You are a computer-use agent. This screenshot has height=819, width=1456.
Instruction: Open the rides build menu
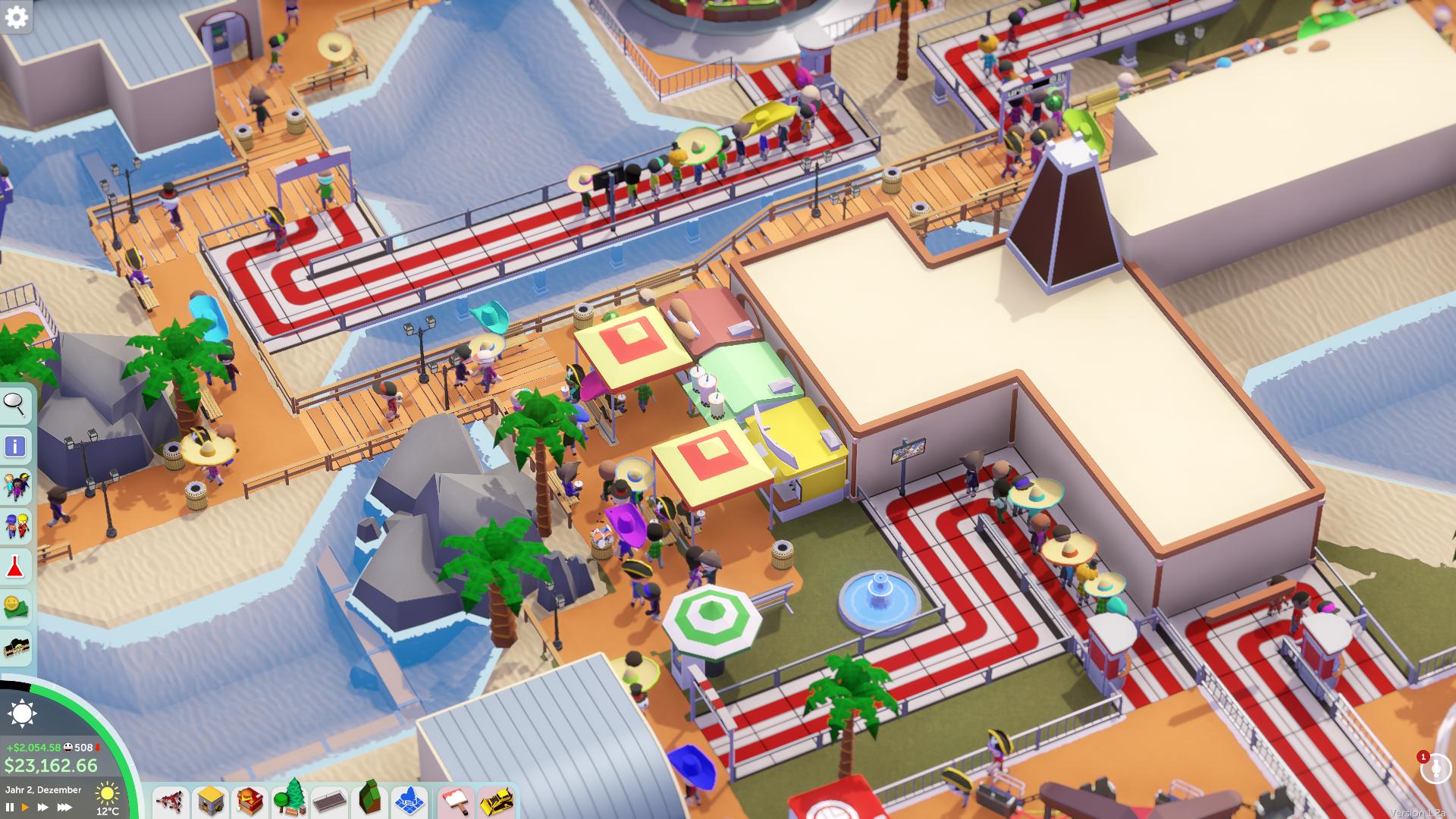coord(170,802)
